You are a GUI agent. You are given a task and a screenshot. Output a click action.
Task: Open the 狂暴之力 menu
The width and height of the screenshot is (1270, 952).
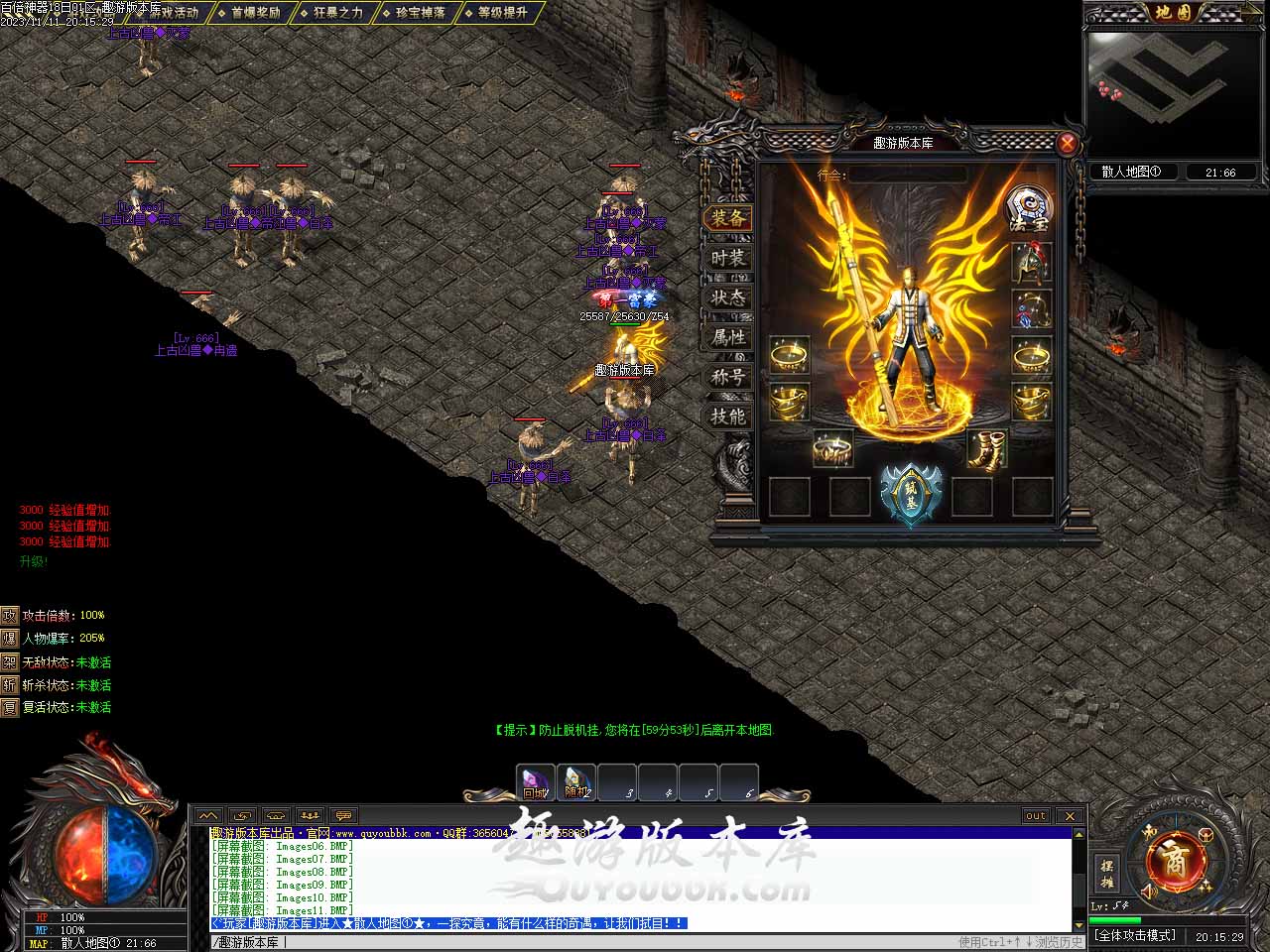tap(337, 13)
